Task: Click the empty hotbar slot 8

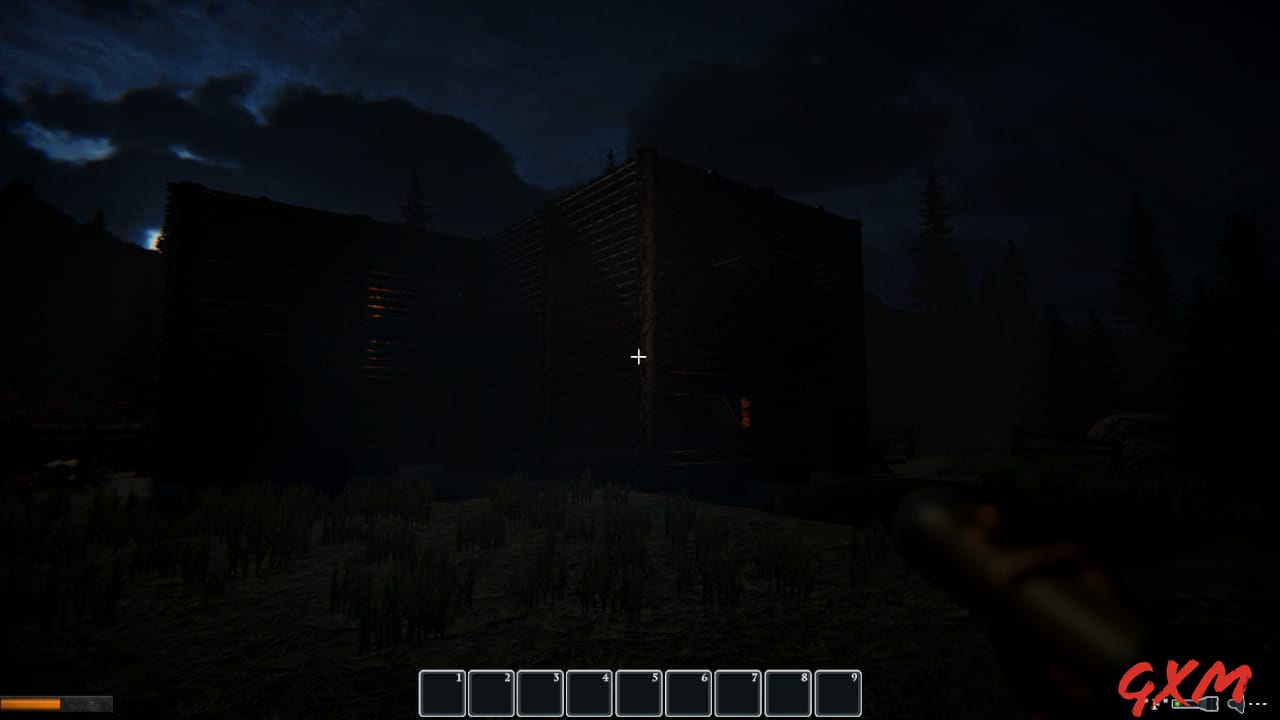Action: 786,692
